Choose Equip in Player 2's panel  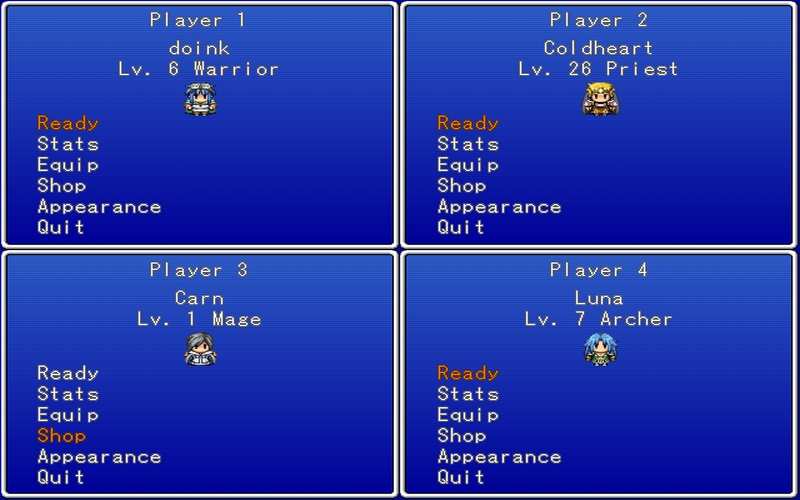(468, 165)
